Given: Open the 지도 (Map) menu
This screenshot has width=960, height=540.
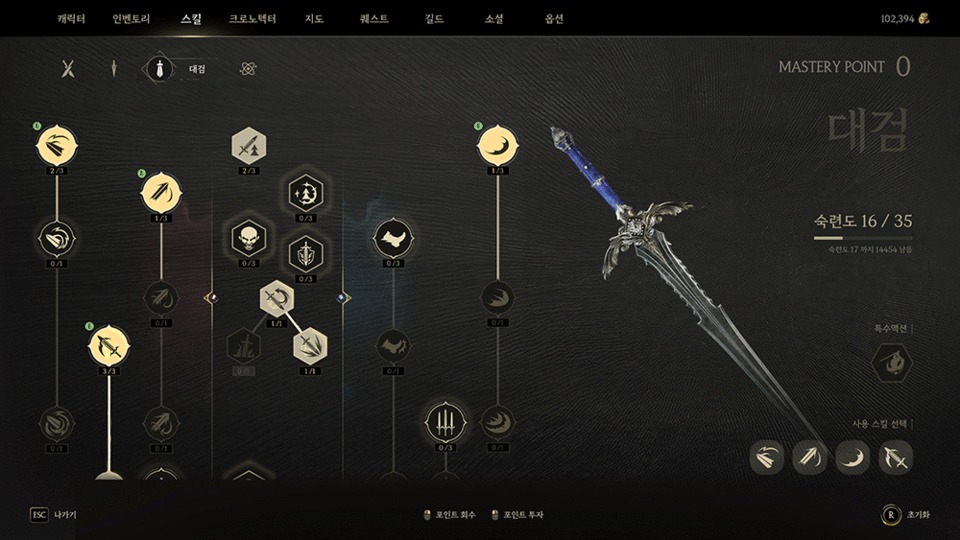Looking at the screenshot, I should (x=314, y=18).
